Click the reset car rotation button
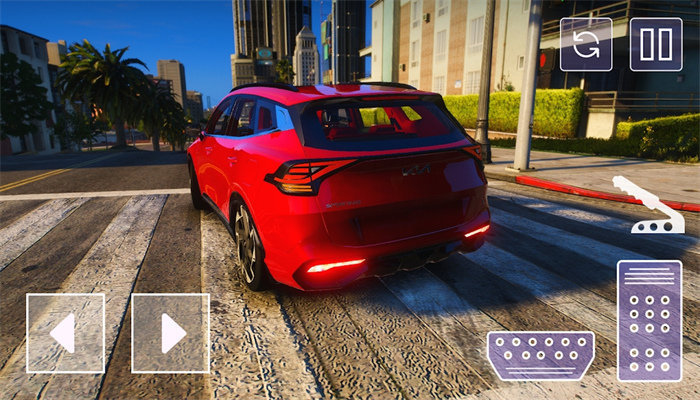 click(585, 44)
